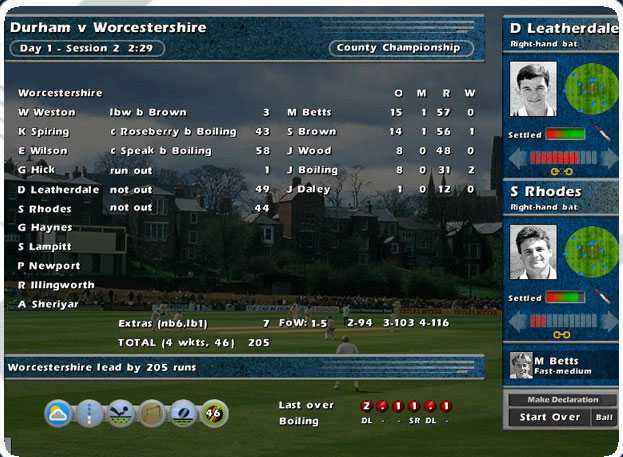The width and height of the screenshot is (623, 457).
Task: Start the next over
Action: [550, 417]
